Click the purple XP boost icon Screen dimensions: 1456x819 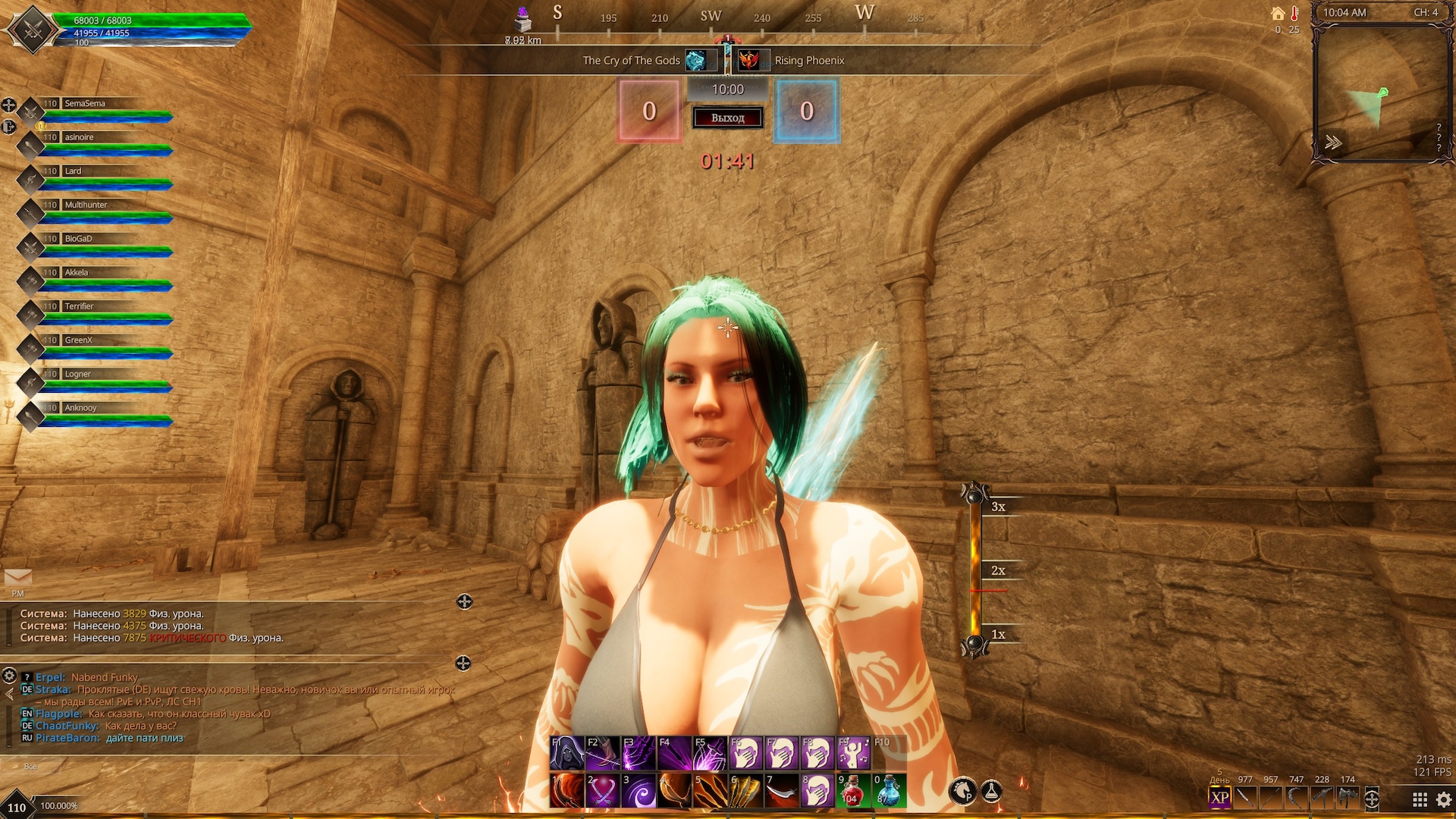tap(1219, 798)
